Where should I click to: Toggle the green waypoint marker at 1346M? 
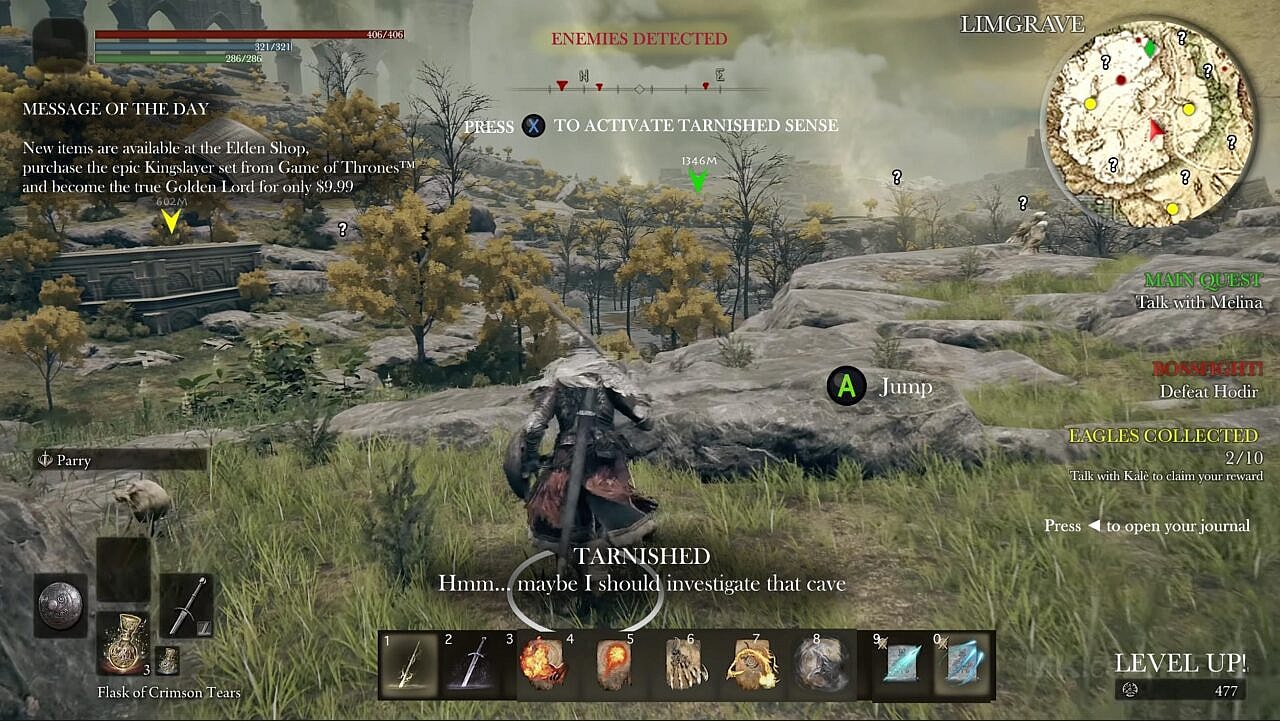(x=697, y=181)
